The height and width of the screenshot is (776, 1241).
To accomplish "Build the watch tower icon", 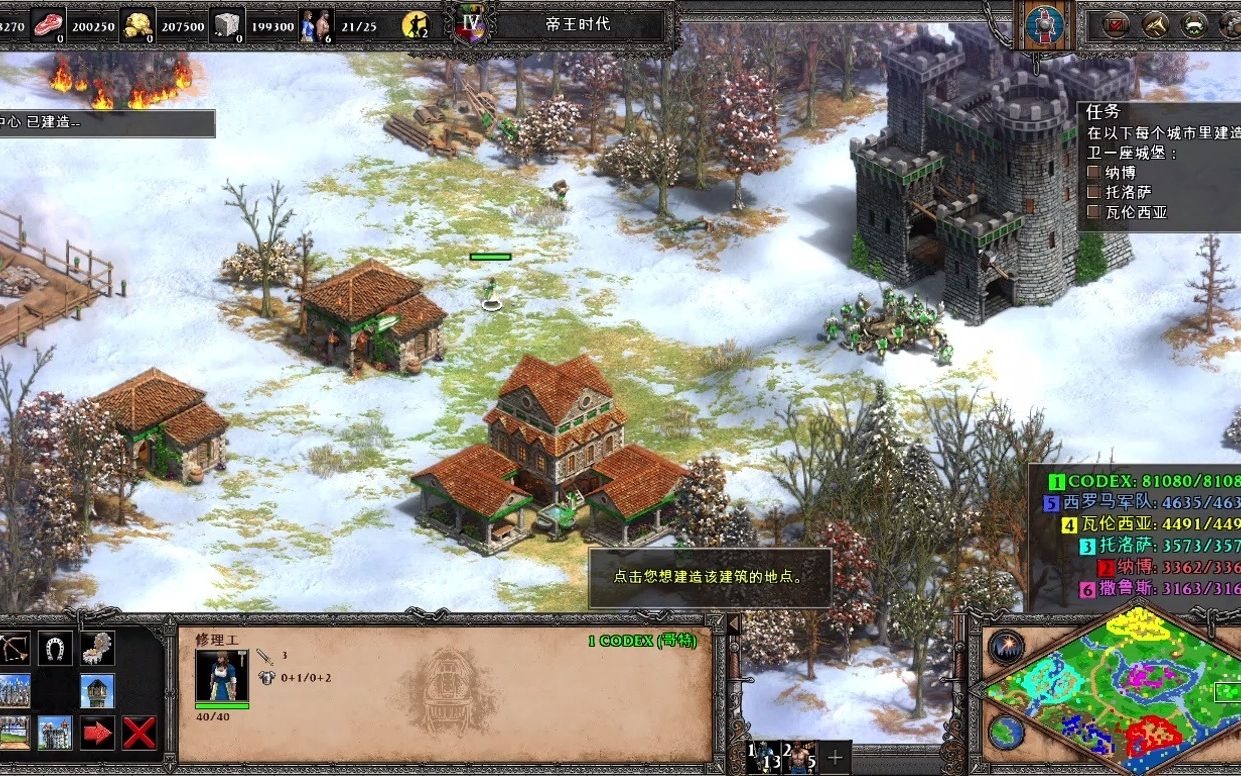I will [x=97, y=690].
